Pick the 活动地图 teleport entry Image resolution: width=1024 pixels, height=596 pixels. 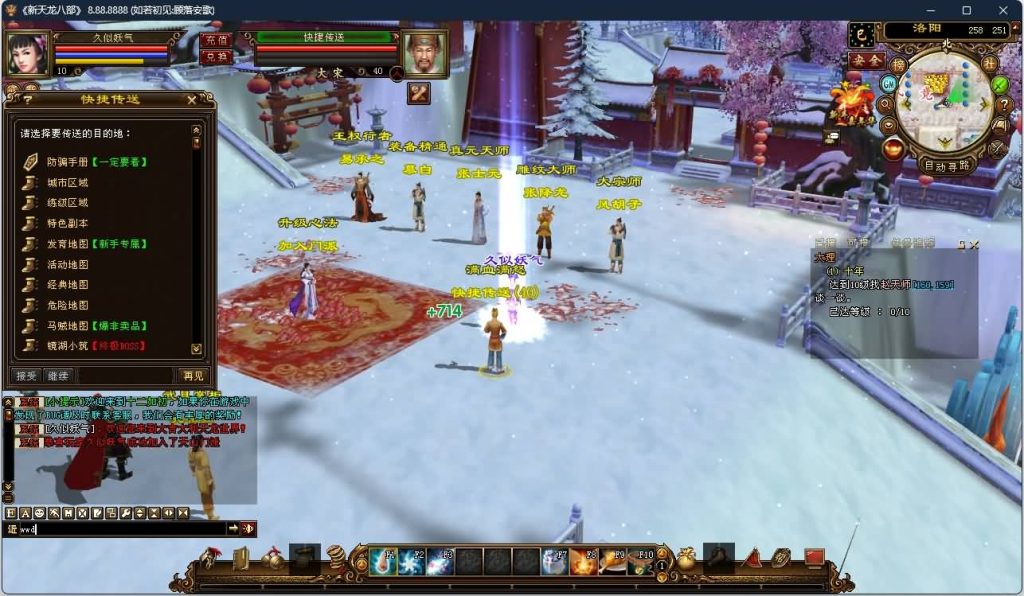pos(68,265)
